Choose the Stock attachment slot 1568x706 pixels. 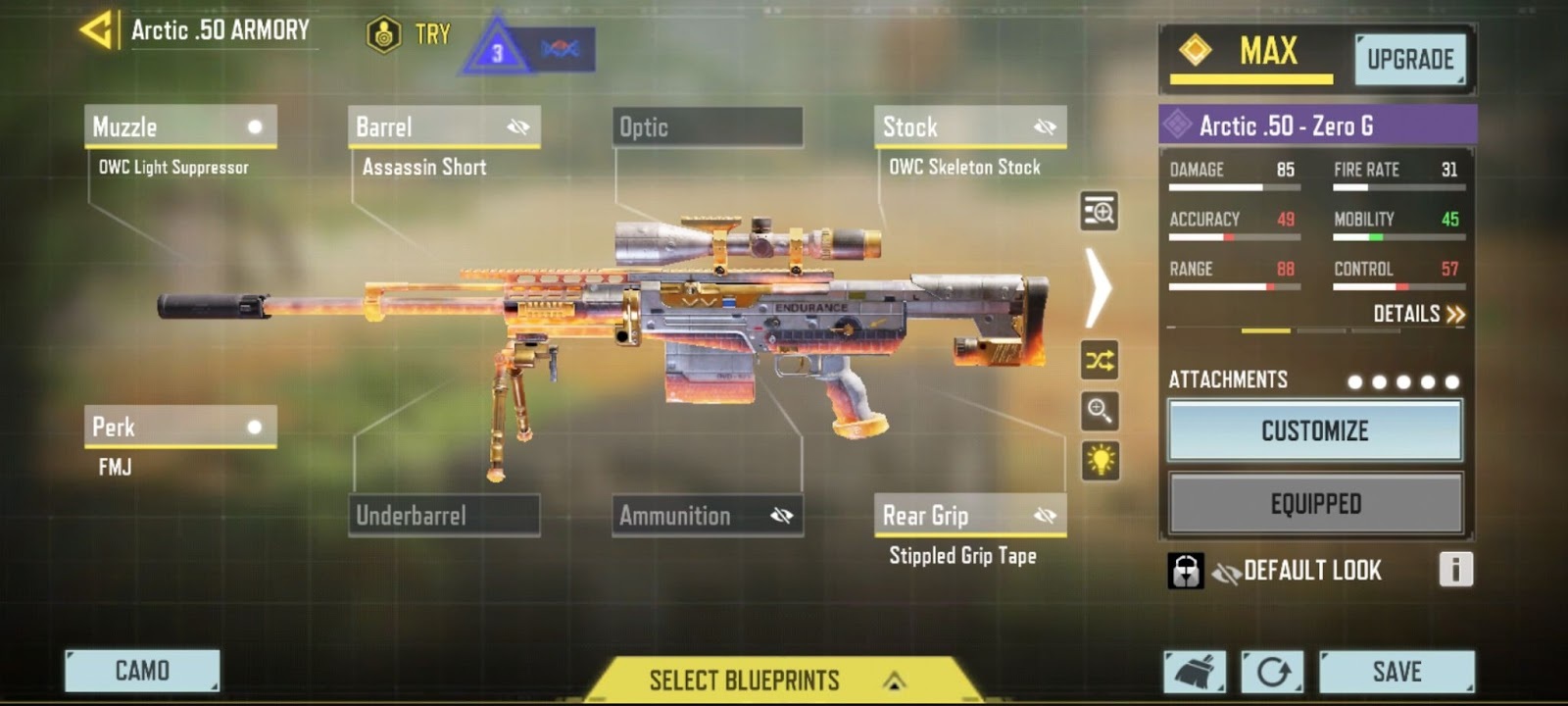pos(970,127)
